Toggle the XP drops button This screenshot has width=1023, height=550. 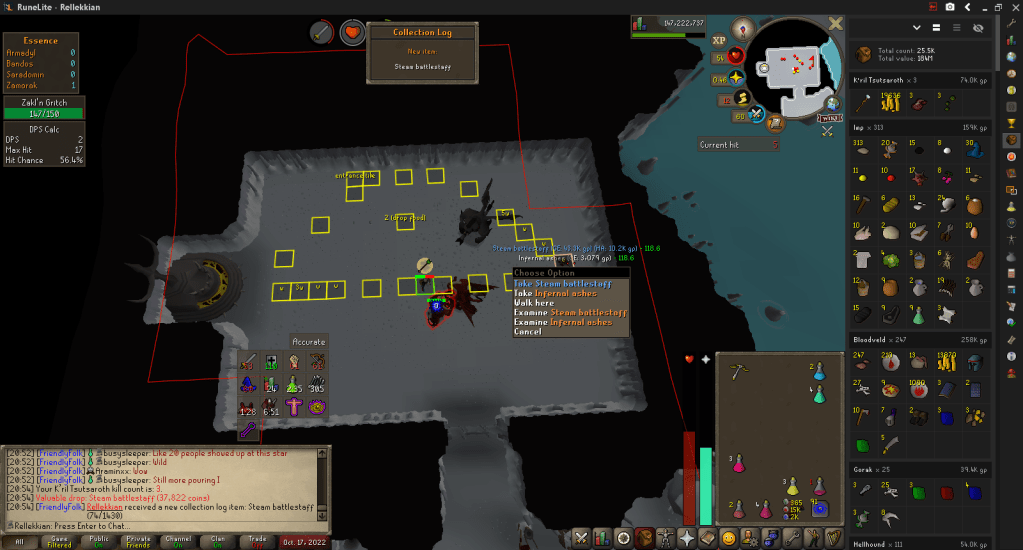[x=718, y=42]
